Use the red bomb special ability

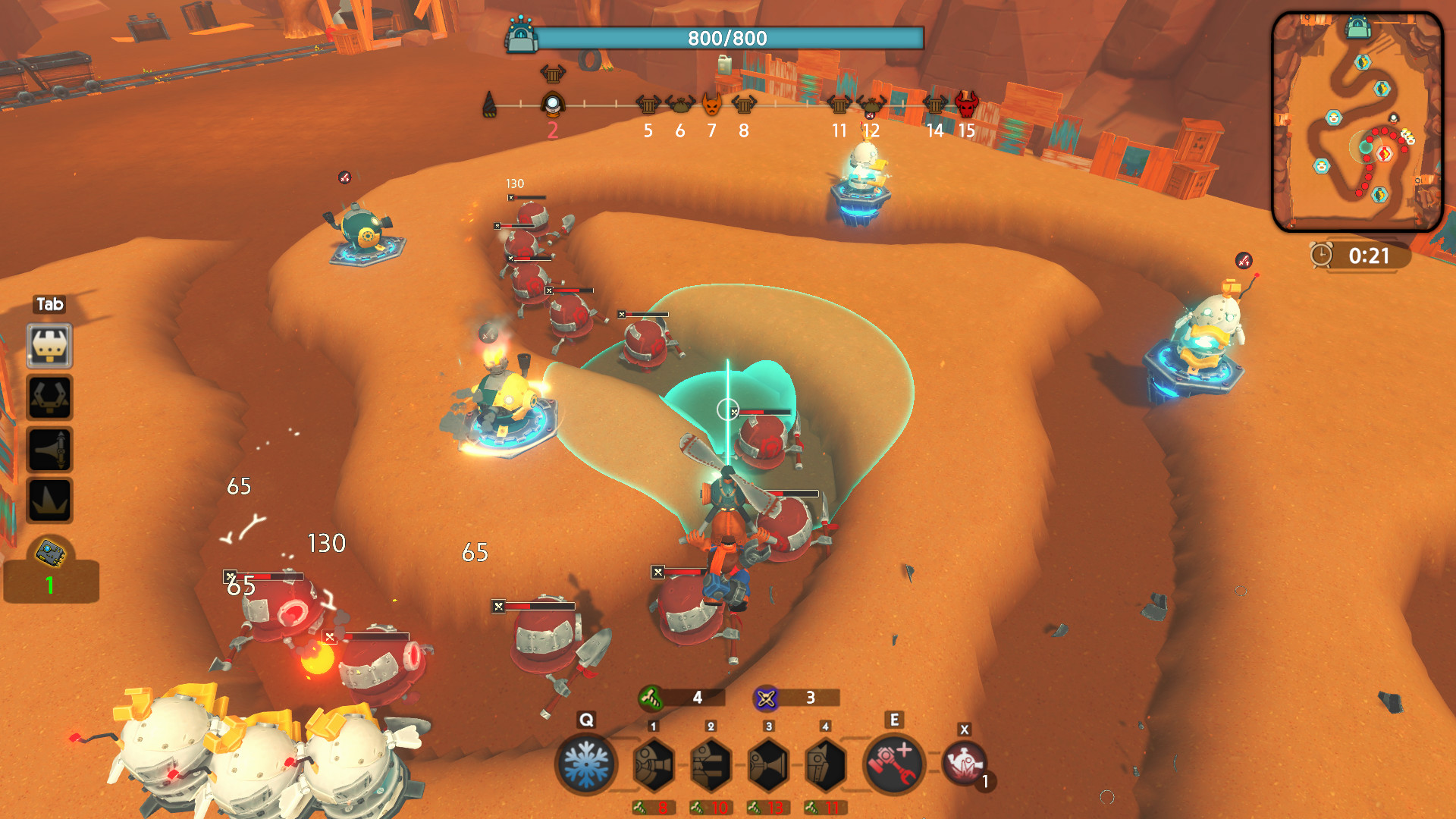pos(964,763)
